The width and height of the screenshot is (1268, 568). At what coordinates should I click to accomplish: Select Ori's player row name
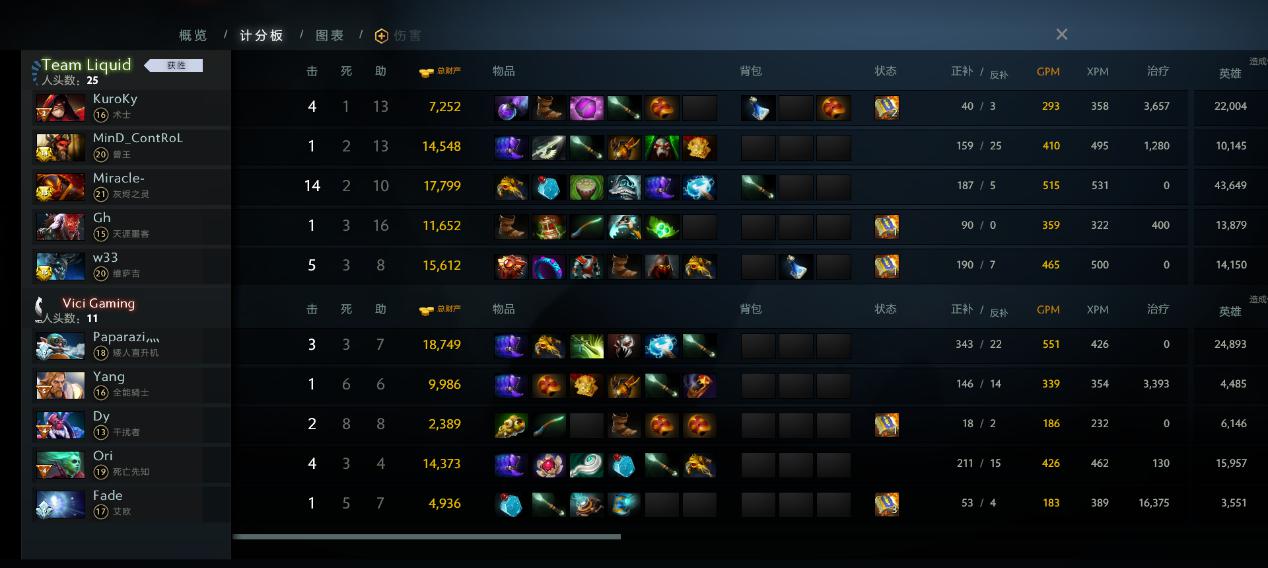tap(103, 456)
